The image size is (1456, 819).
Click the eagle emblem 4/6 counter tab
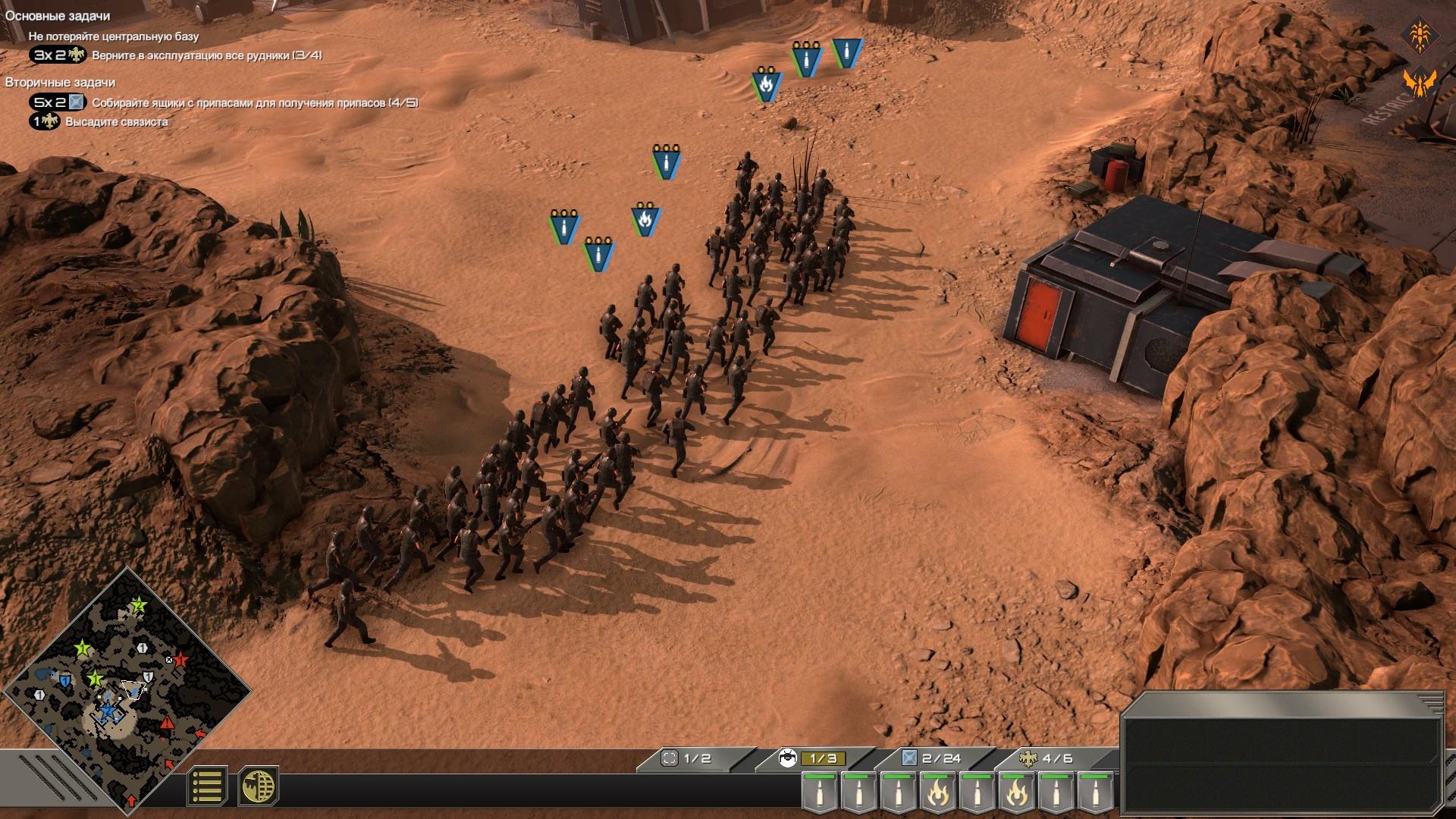pos(1050,758)
